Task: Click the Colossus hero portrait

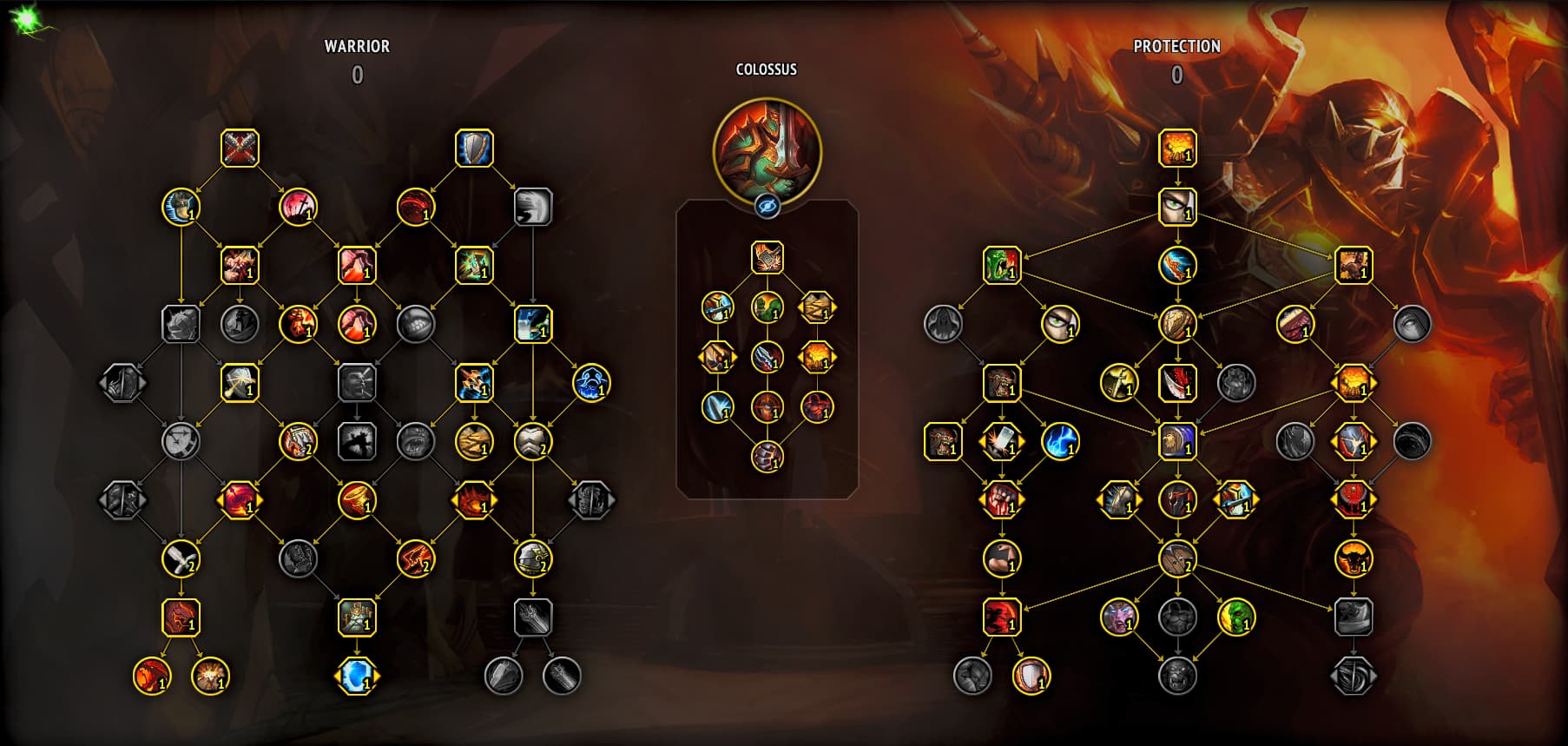Action: coord(767,149)
